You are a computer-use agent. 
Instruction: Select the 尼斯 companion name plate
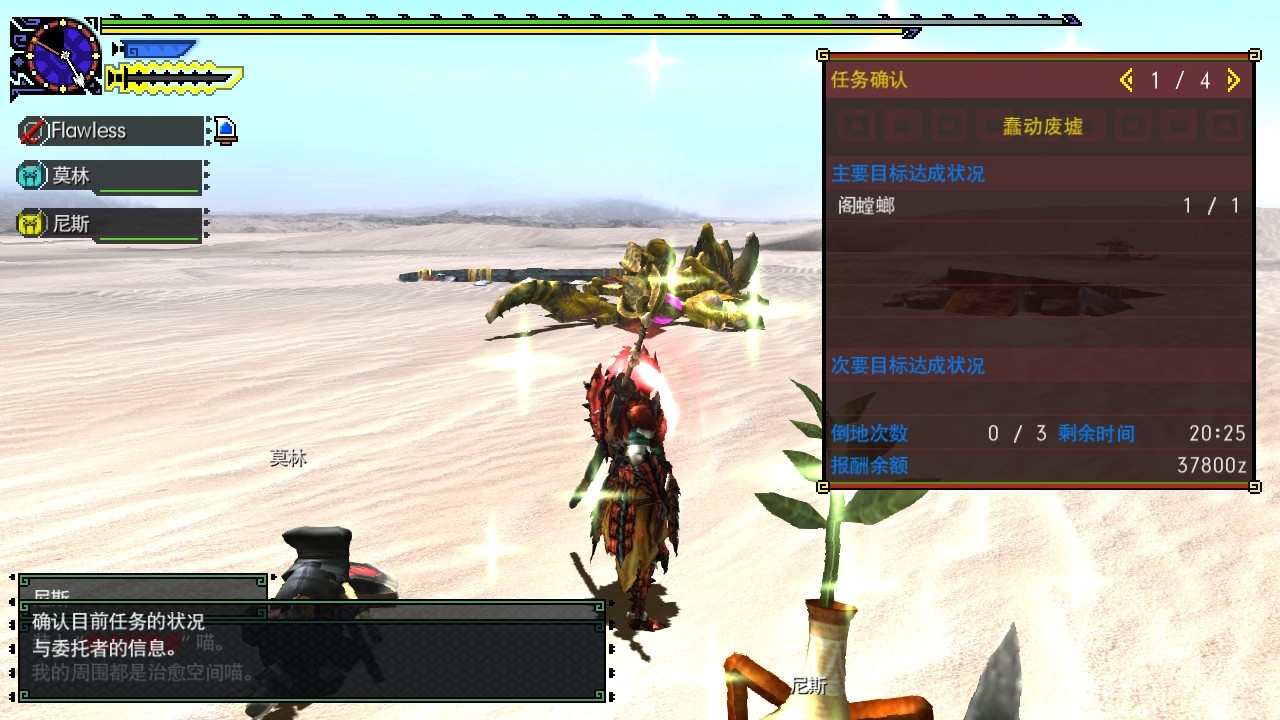tap(112, 224)
